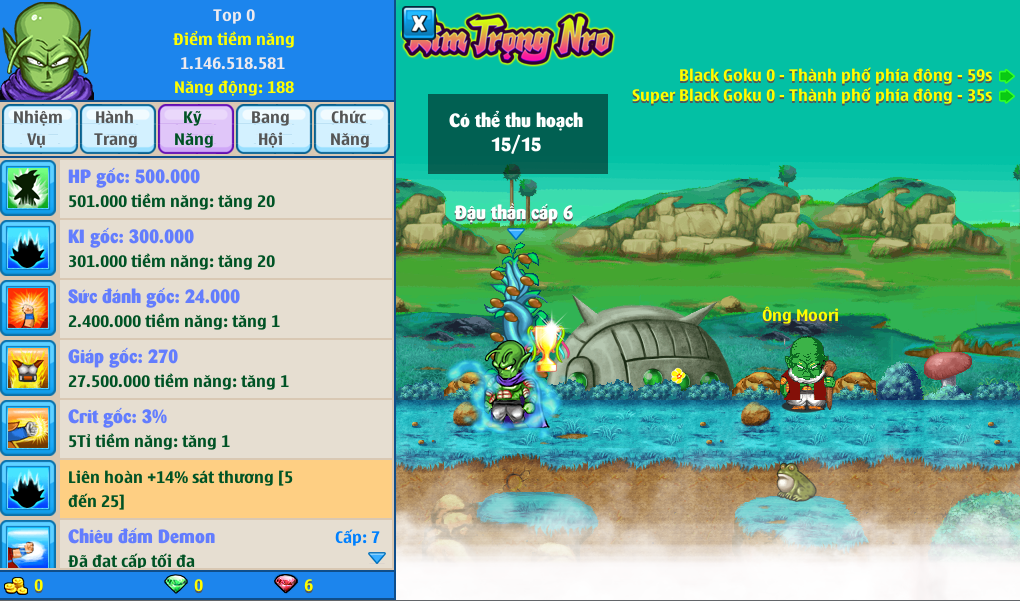1020x601 pixels.
Task: Open the Hành Trang tab
Action: click(116, 129)
